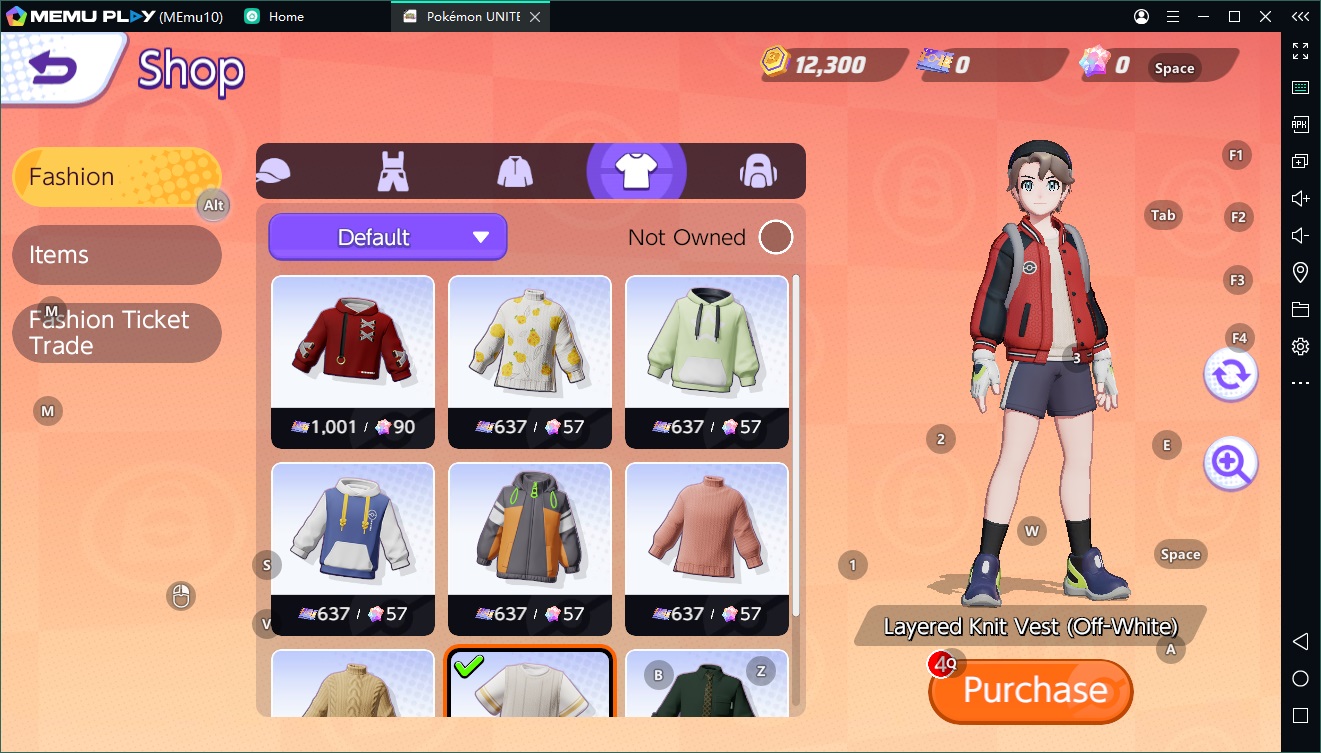The image size is (1321, 753).
Task: Open the Items shop category
Action: pos(116,255)
